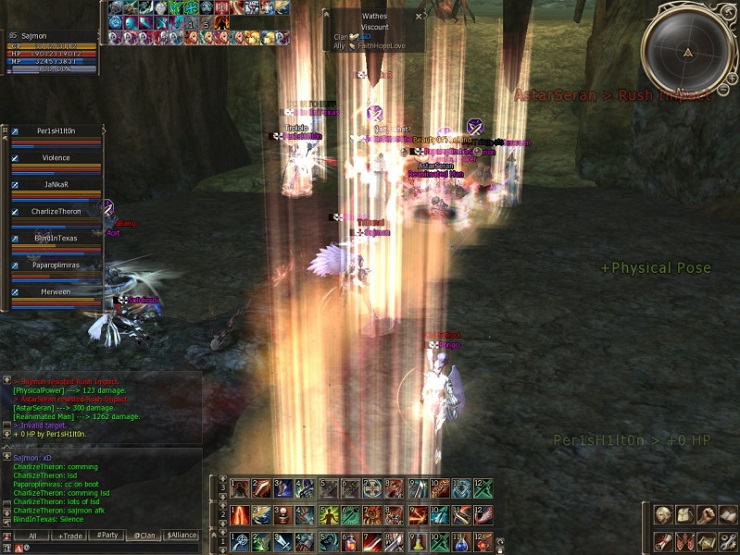Show the @Clan chat tab
Image resolution: width=740 pixels, height=555 pixels.
tap(145, 535)
